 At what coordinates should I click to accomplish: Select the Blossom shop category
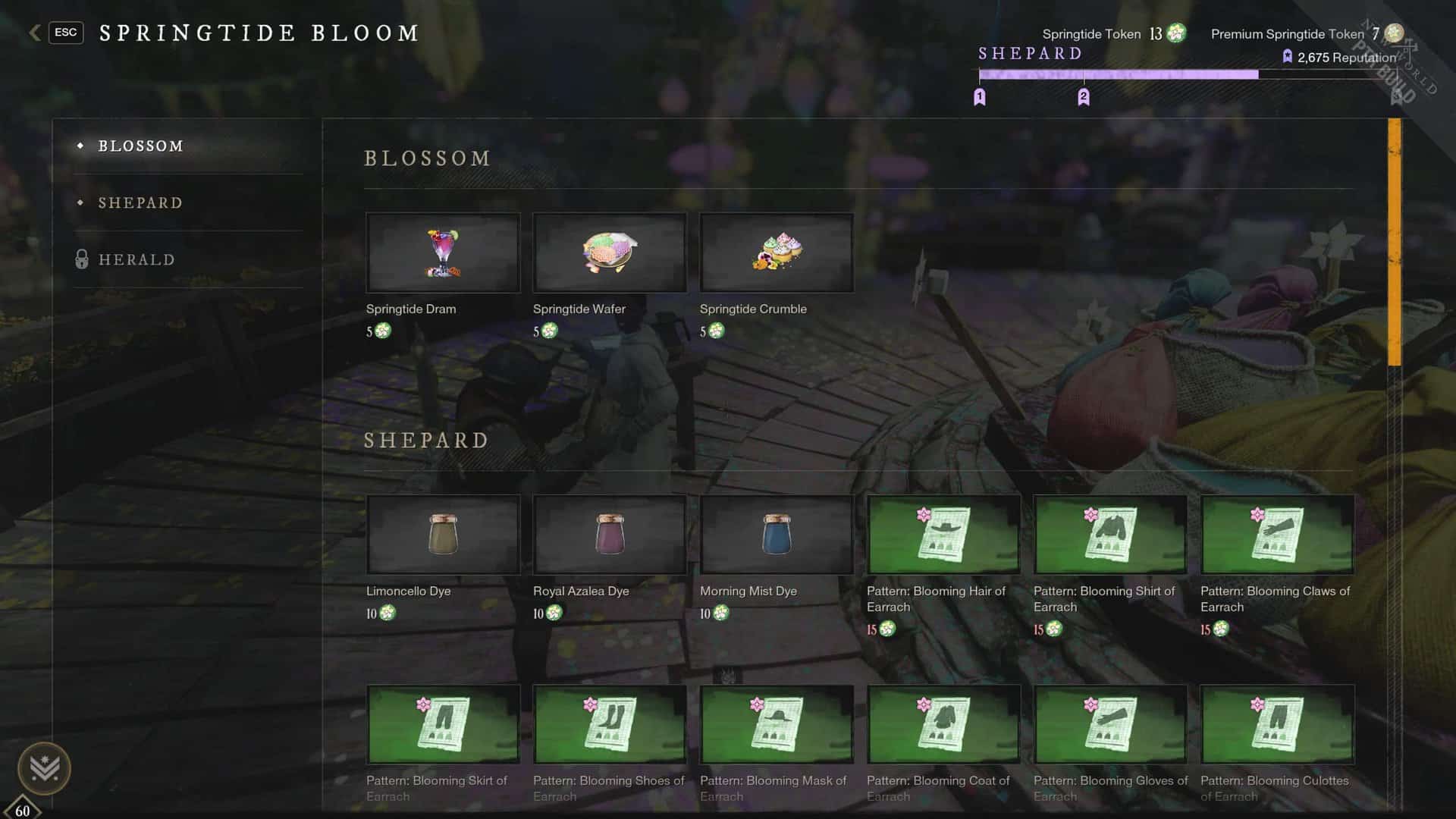pos(142,146)
